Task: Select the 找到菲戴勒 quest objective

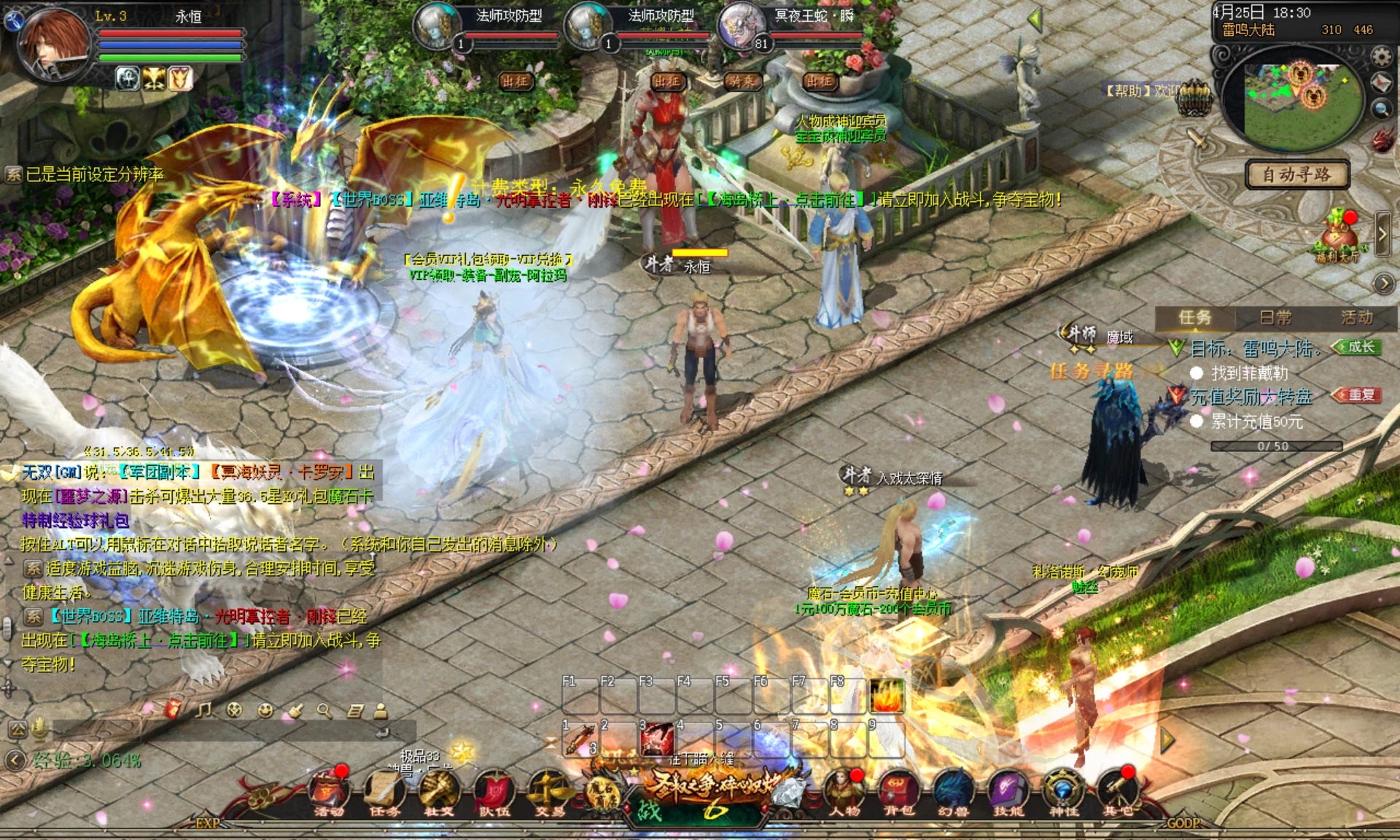Action: tap(1249, 373)
